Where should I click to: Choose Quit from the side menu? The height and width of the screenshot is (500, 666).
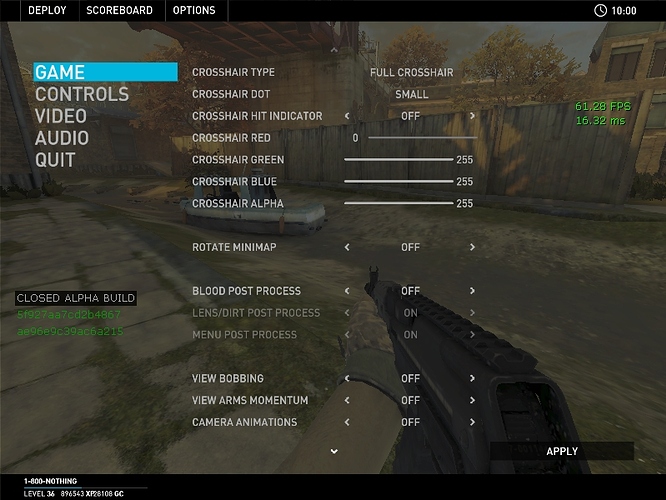click(55, 160)
